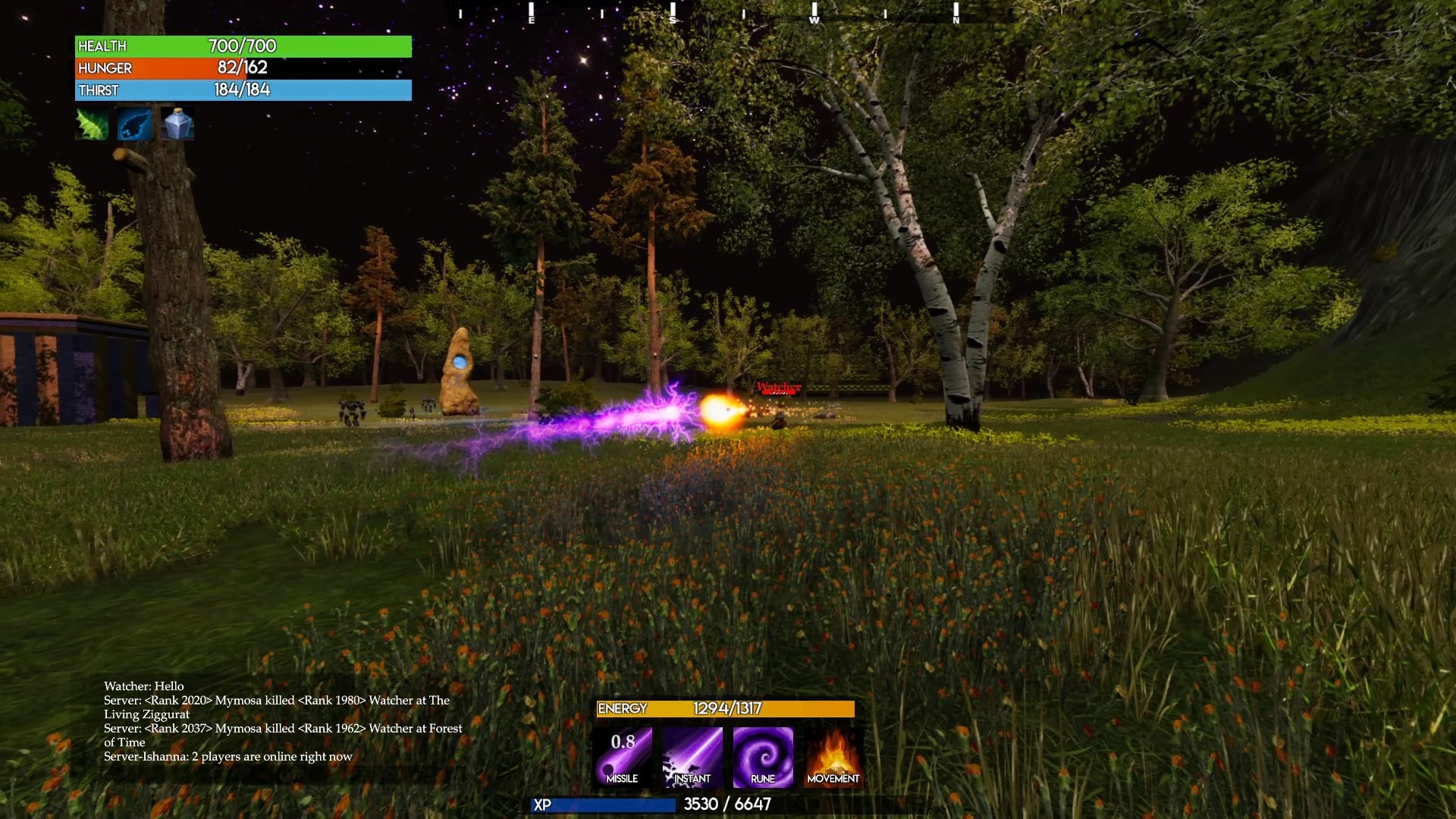
Task: Inspect the green leaf buff icon
Action: 93,124
